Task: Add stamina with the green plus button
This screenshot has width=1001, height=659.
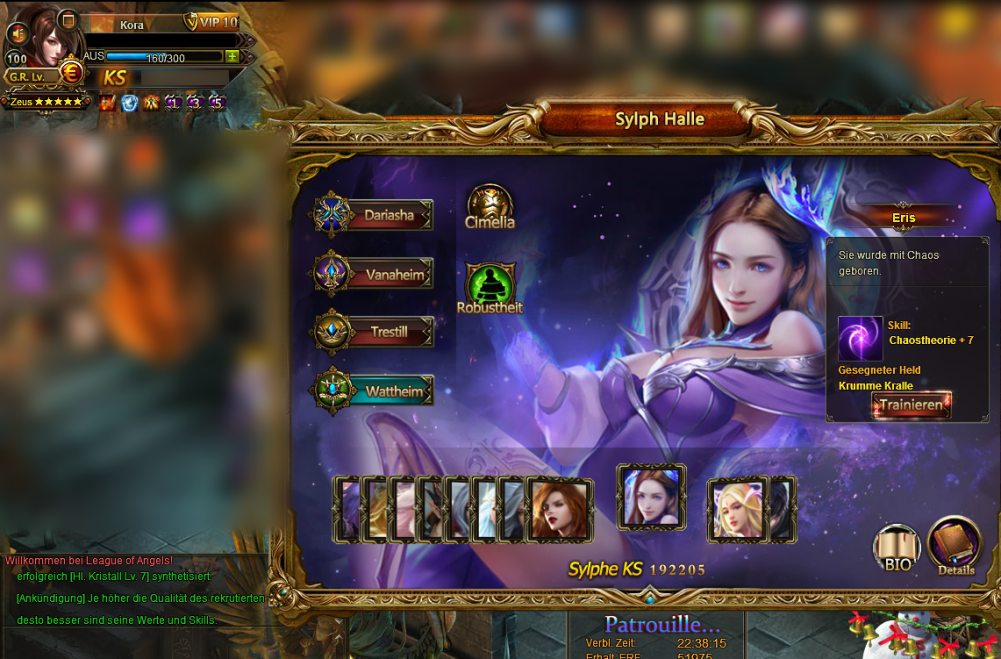Action: click(232, 57)
